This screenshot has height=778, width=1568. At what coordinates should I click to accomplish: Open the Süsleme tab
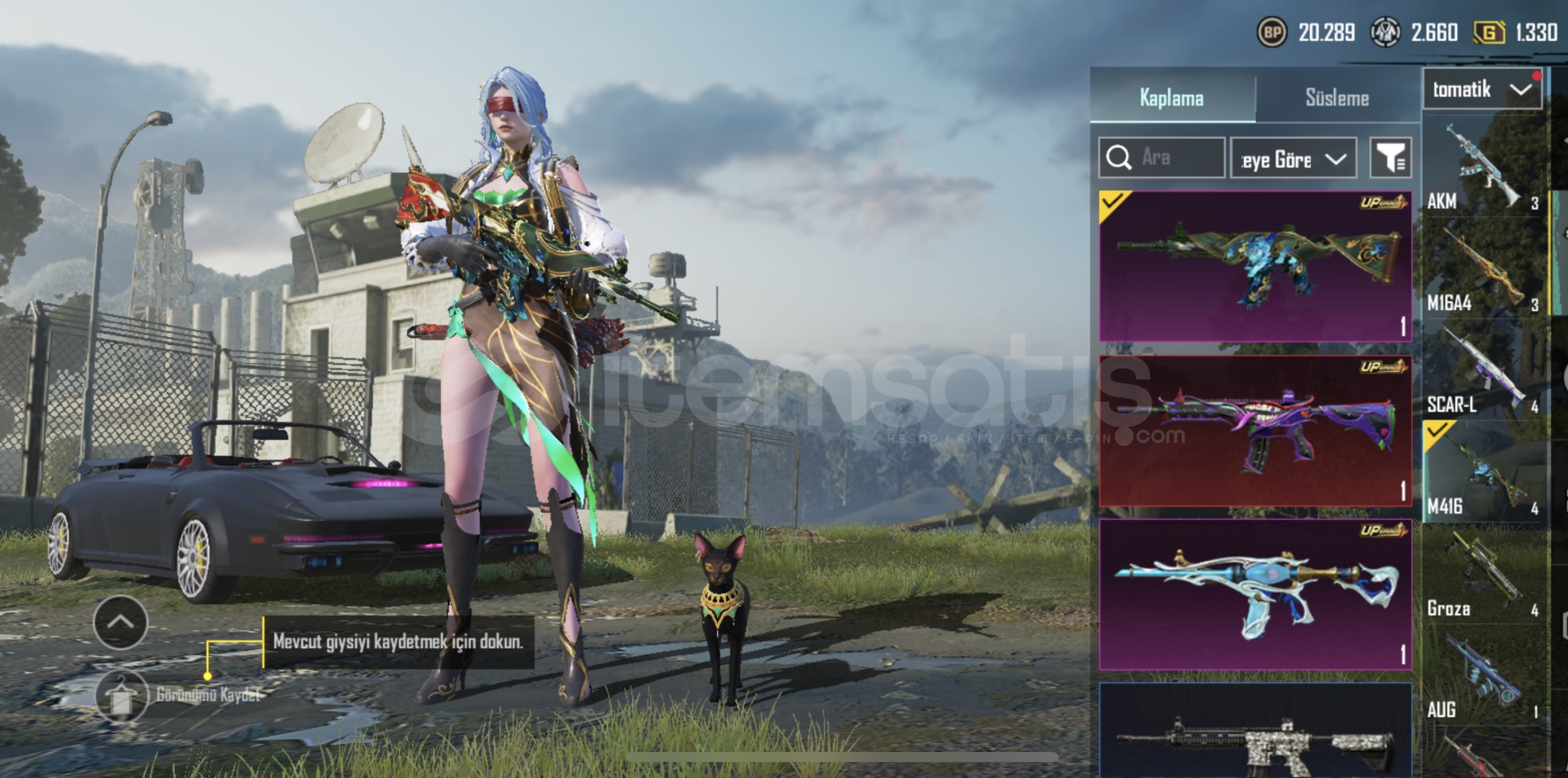point(1337,98)
